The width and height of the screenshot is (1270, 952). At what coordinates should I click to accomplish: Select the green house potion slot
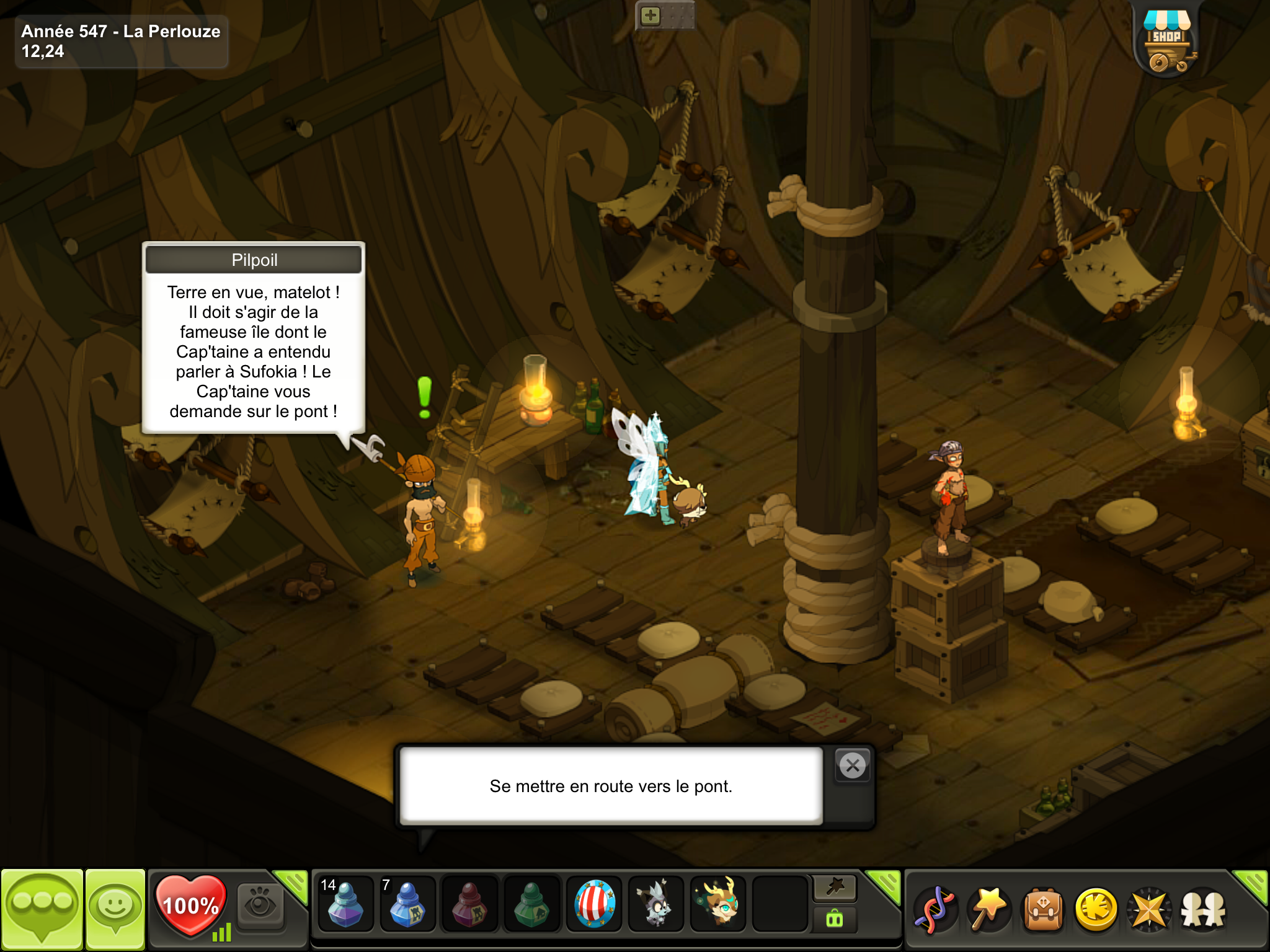point(531,905)
